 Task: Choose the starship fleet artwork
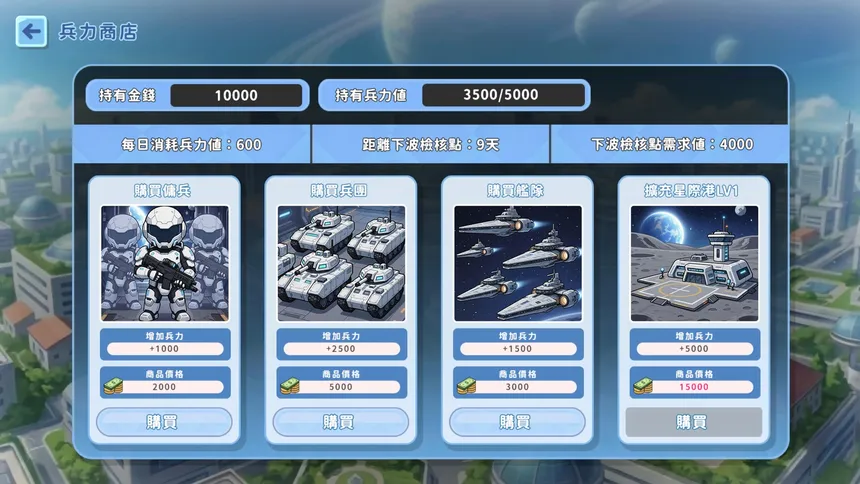516,263
